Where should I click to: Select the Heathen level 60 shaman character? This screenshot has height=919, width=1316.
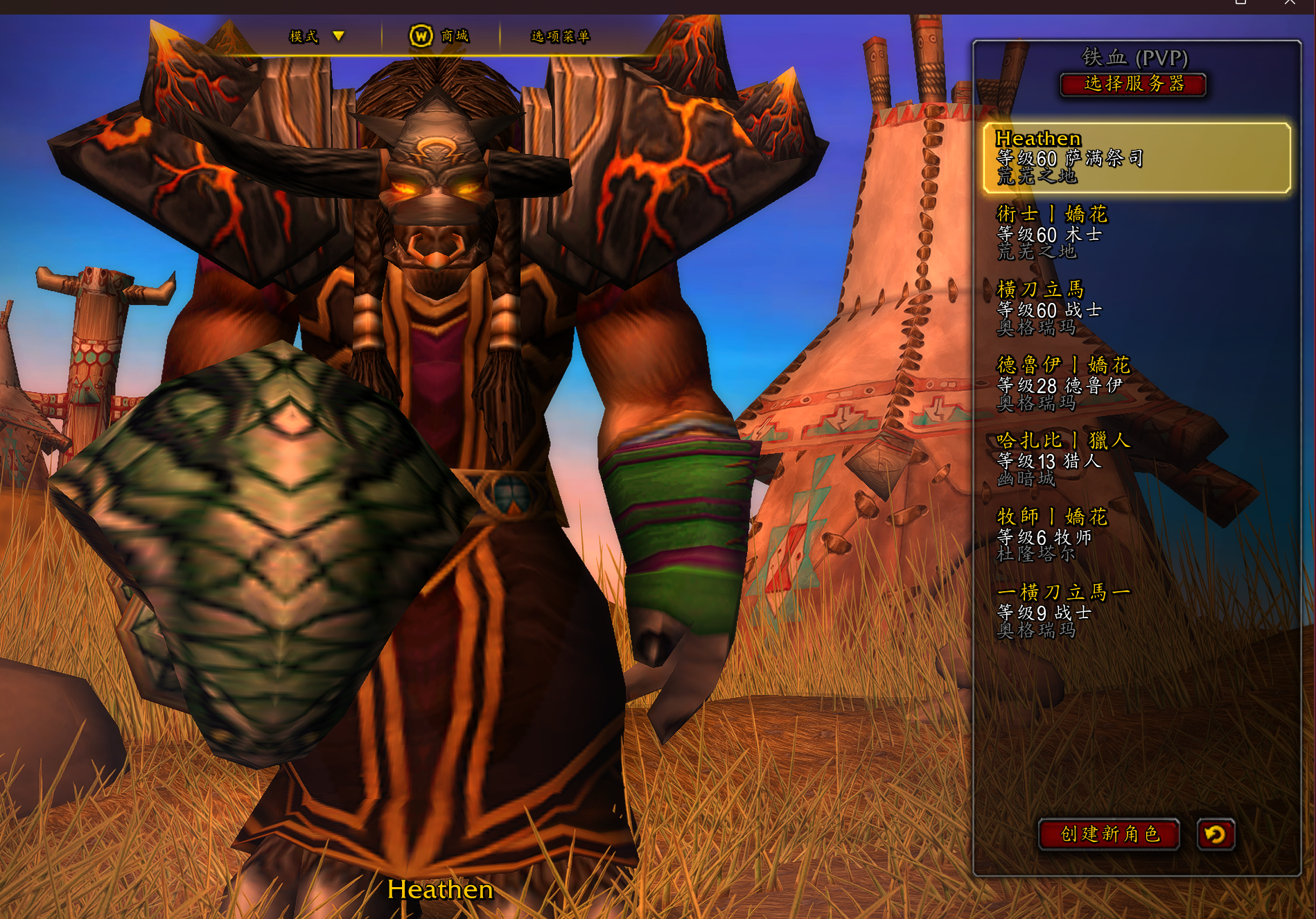coord(1137,157)
